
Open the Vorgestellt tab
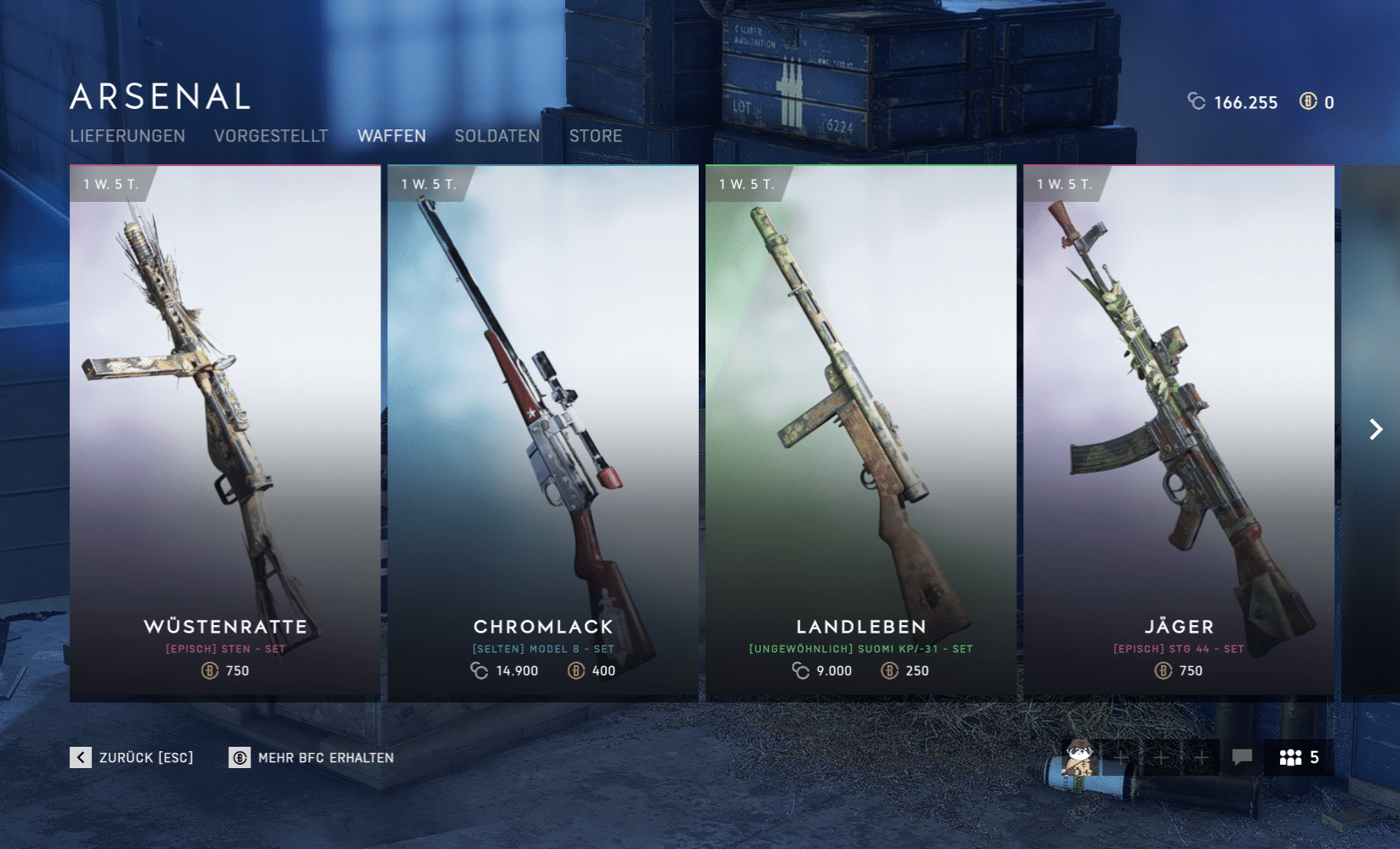tap(271, 136)
